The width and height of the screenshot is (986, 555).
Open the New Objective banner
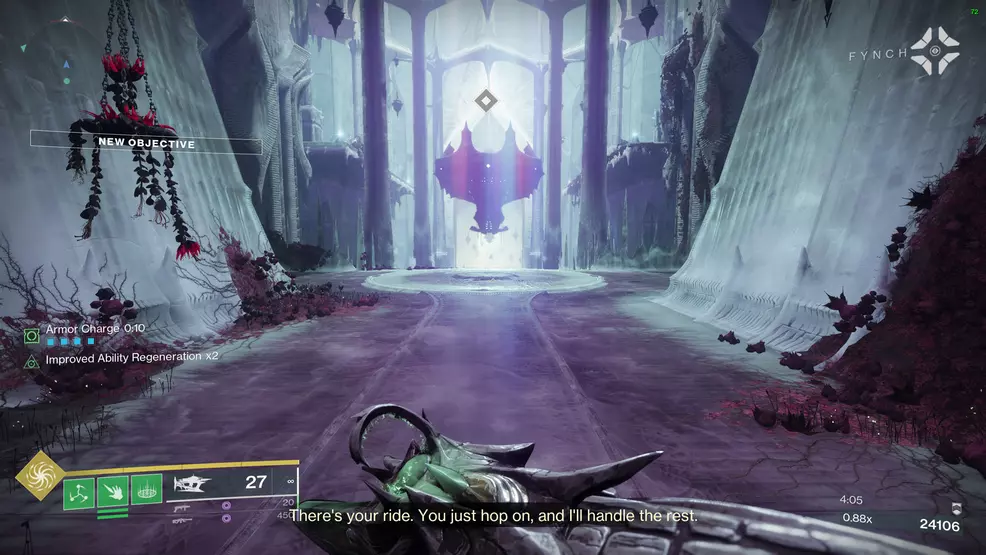pyautogui.click(x=146, y=143)
